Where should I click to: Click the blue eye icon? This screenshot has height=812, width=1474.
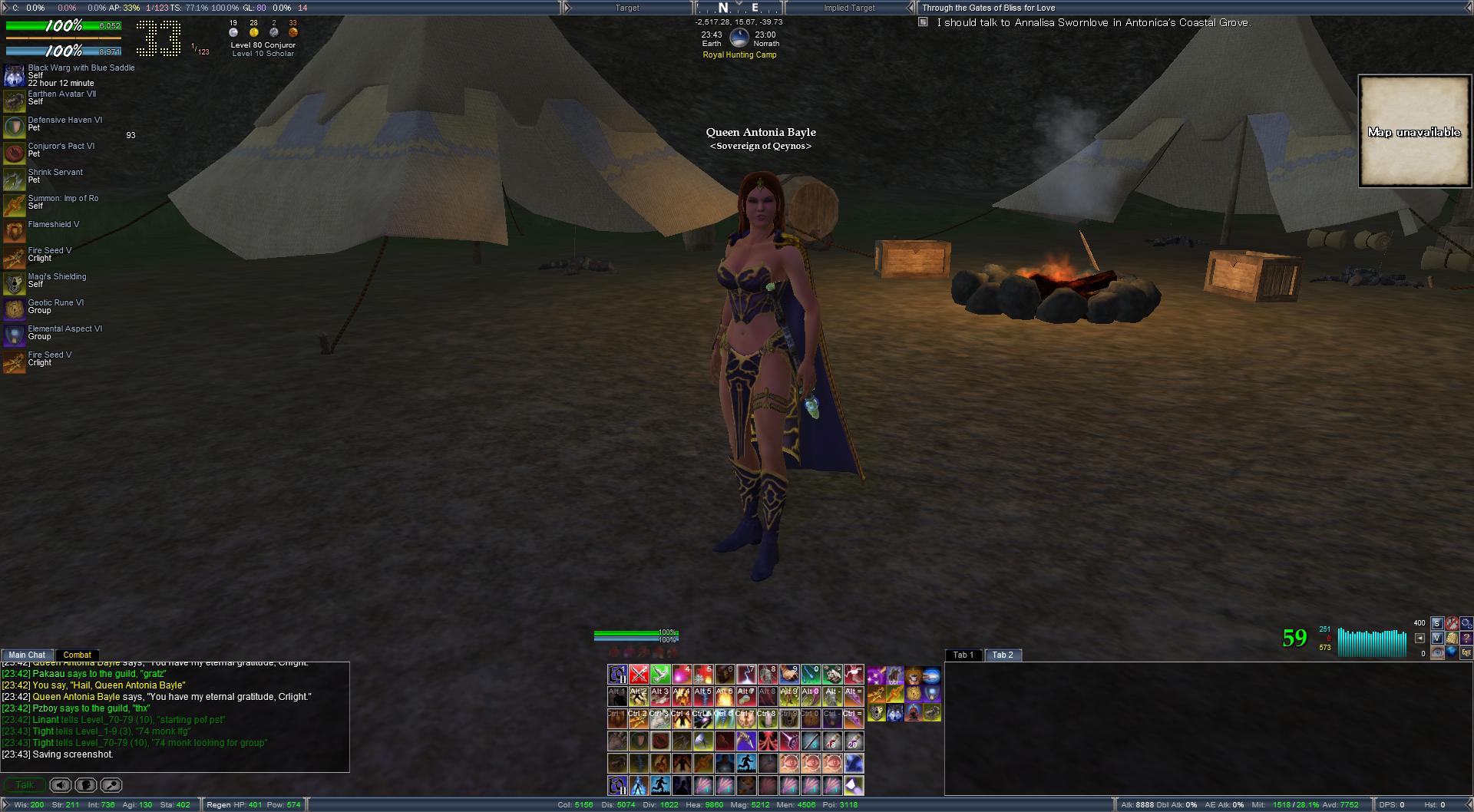click(1436, 652)
